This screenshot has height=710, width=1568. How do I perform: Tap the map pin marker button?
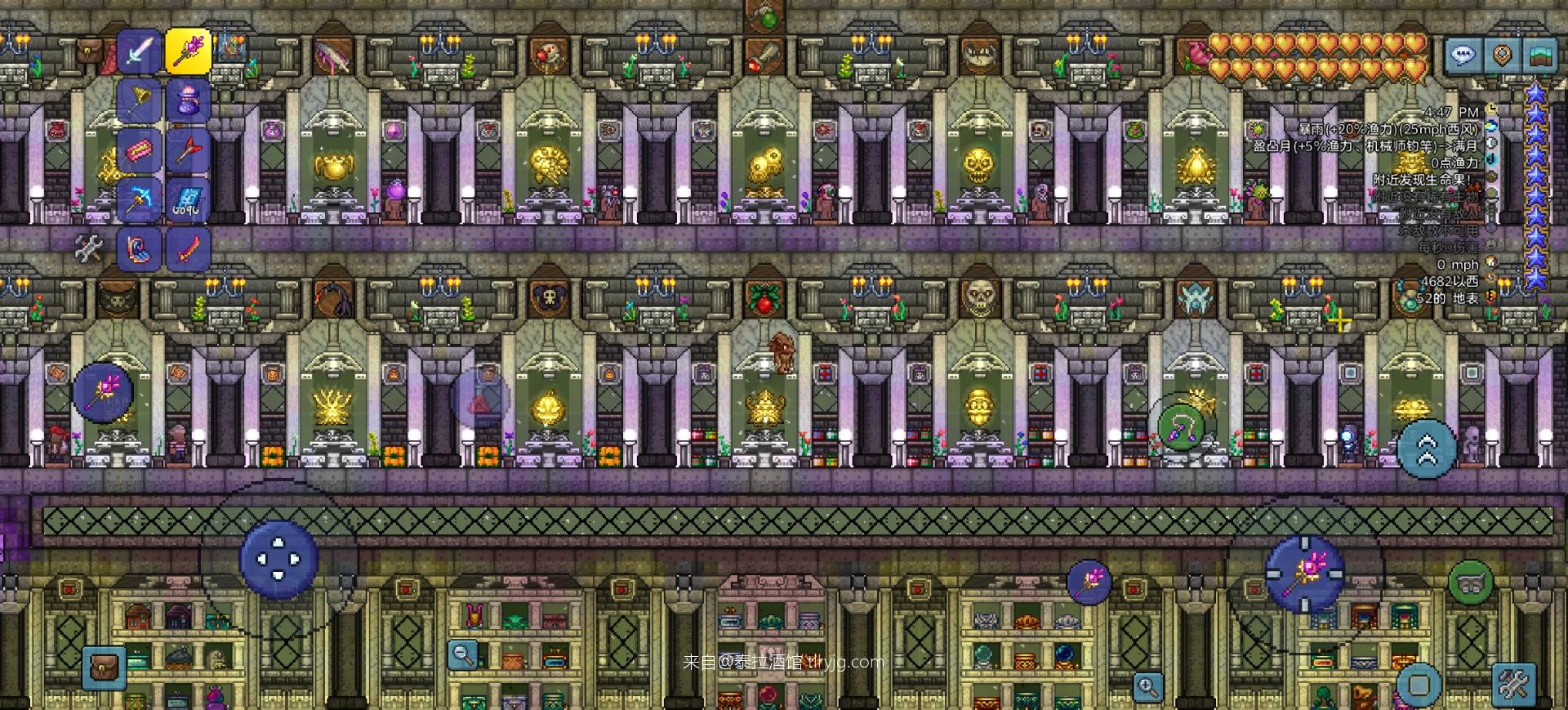(1501, 56)
